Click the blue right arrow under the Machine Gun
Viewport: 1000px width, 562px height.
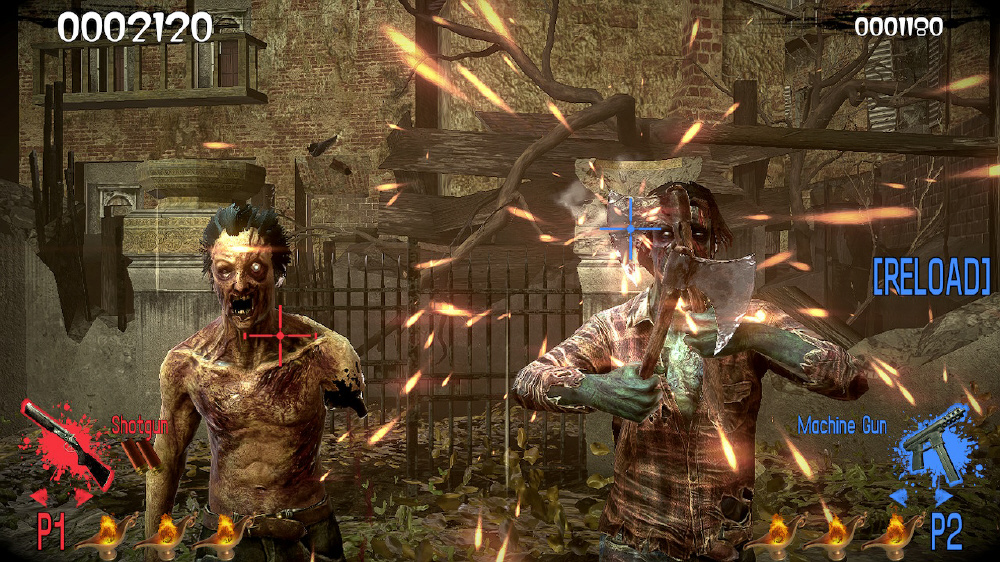tap(943, 497)
